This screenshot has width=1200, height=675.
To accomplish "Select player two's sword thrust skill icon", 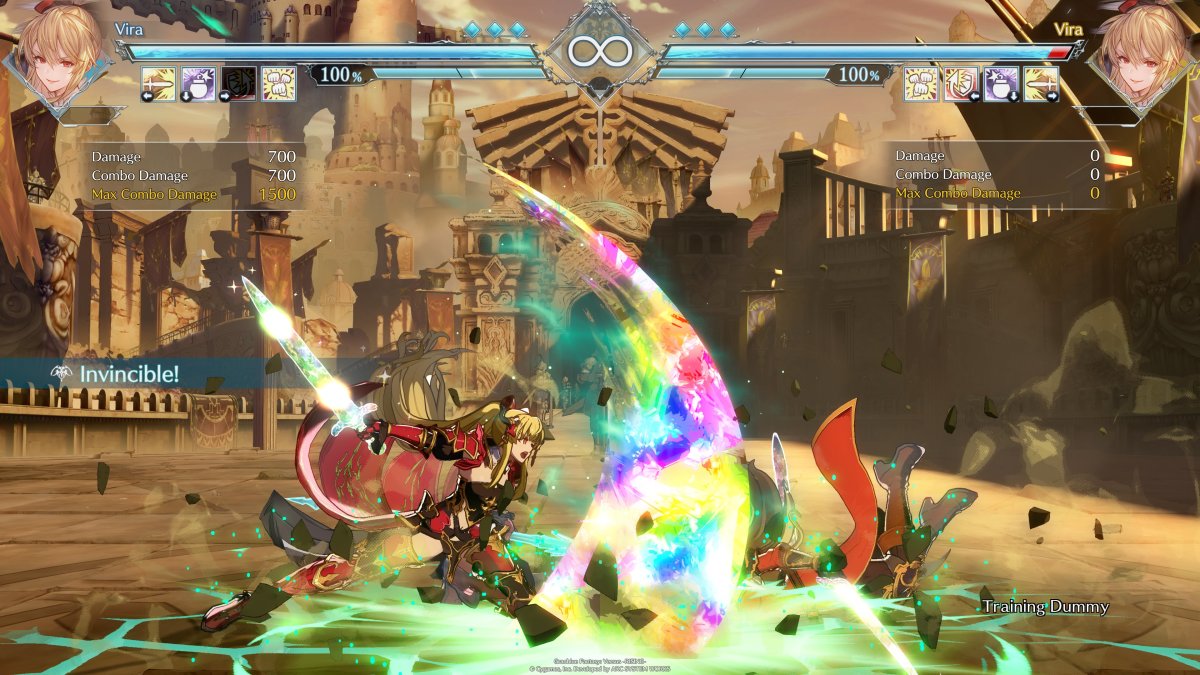I will (1041, 84).
